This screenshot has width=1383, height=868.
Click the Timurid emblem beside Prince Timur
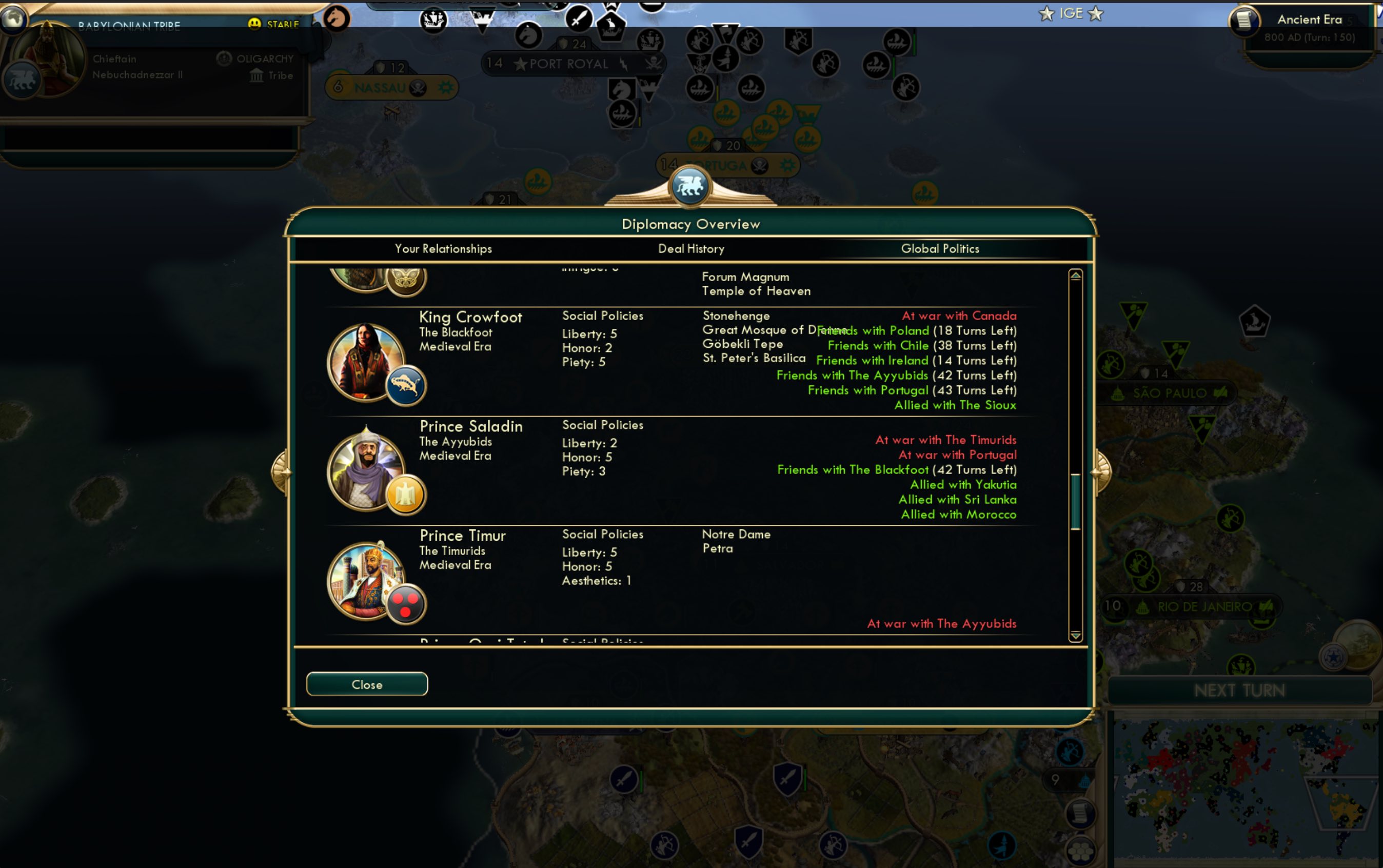coord(405,599)
